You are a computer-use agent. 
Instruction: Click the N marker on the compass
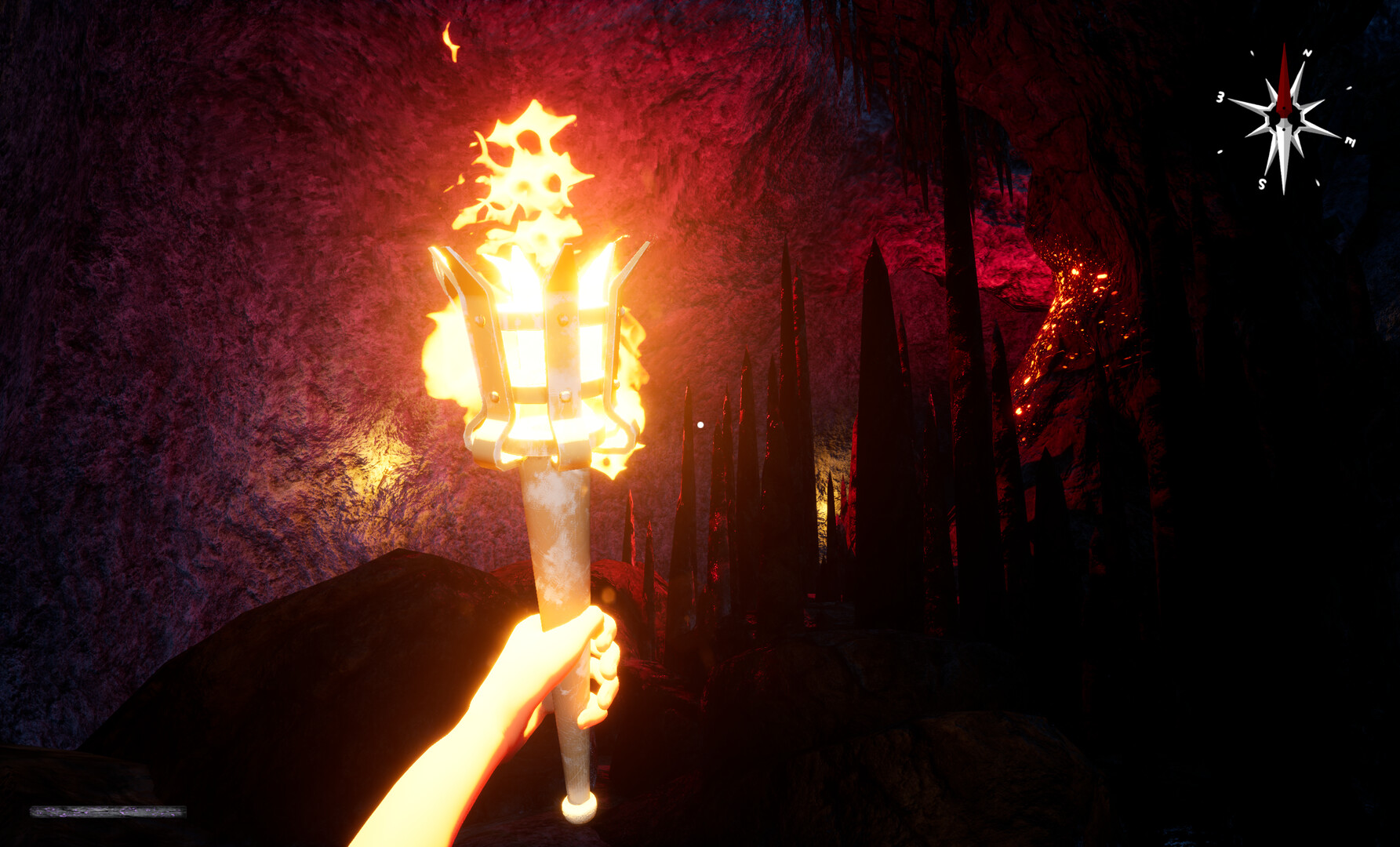(1307, 53)
